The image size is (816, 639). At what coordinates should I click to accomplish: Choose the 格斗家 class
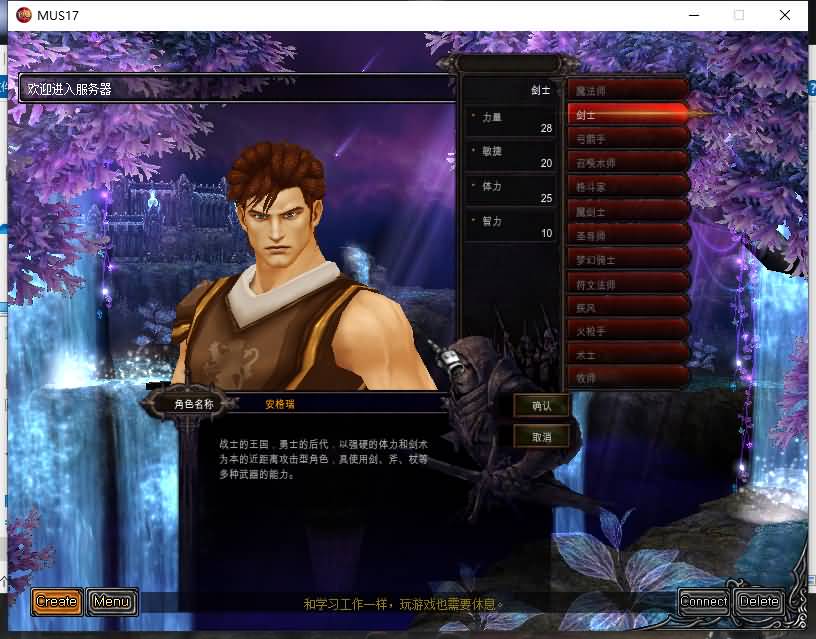coord(627,187)
